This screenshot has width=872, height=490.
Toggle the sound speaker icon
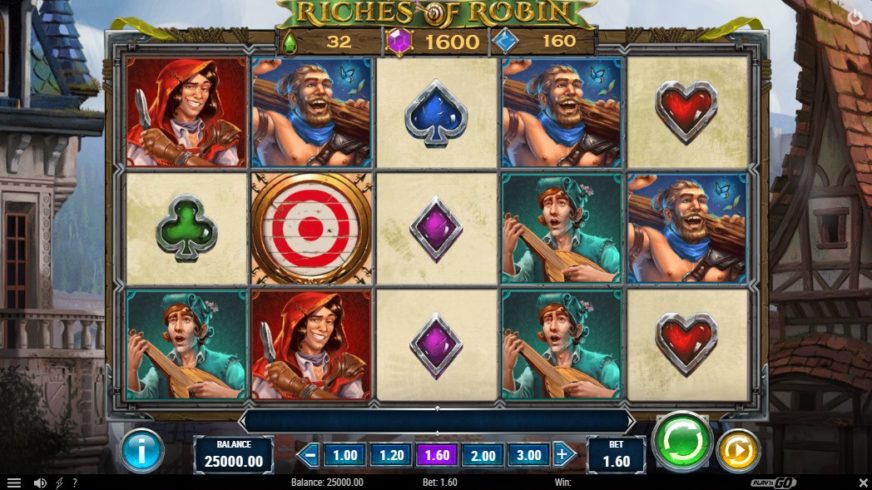(x=40, y=482)
